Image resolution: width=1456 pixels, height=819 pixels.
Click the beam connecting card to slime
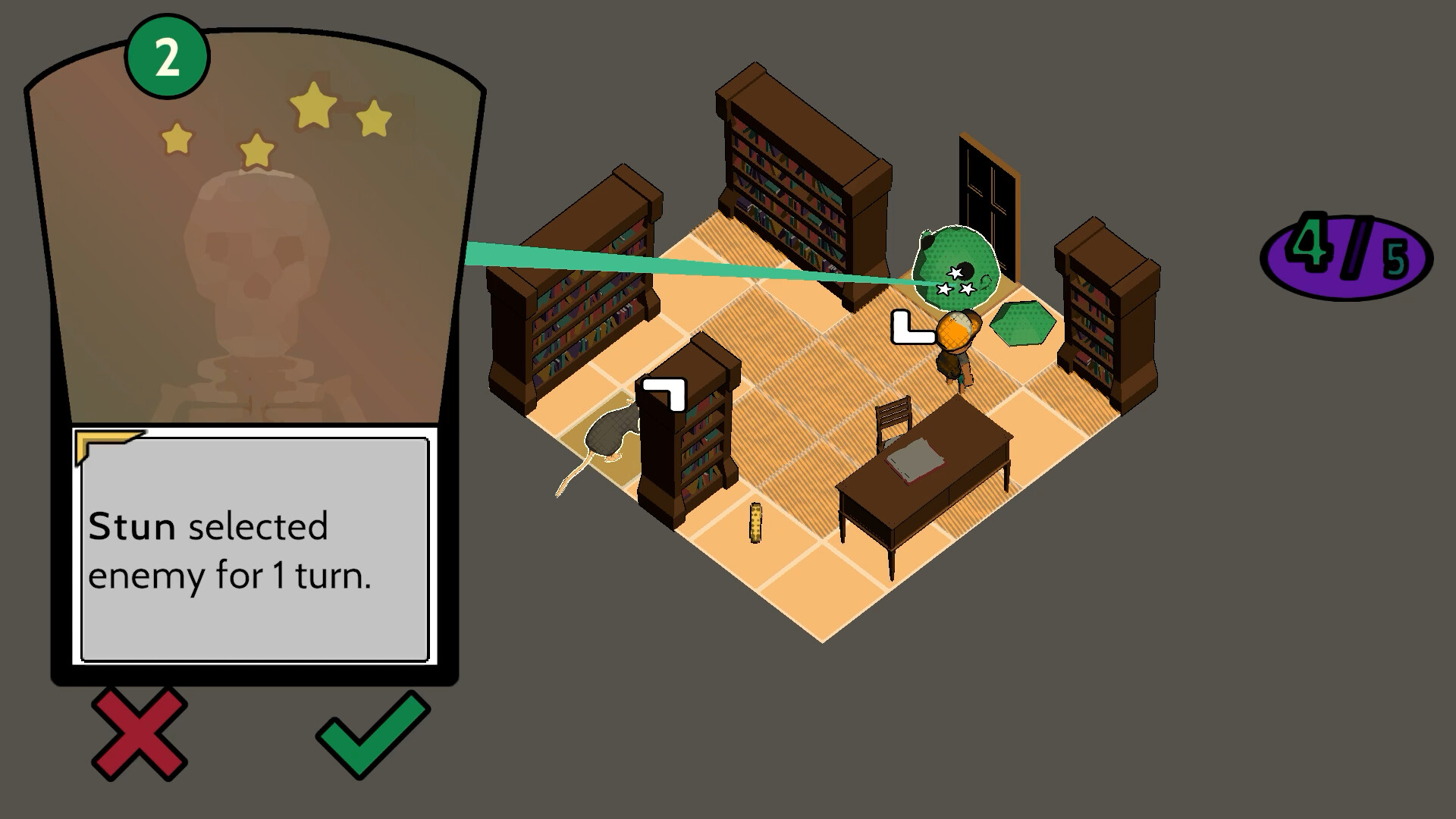point(682,265)
